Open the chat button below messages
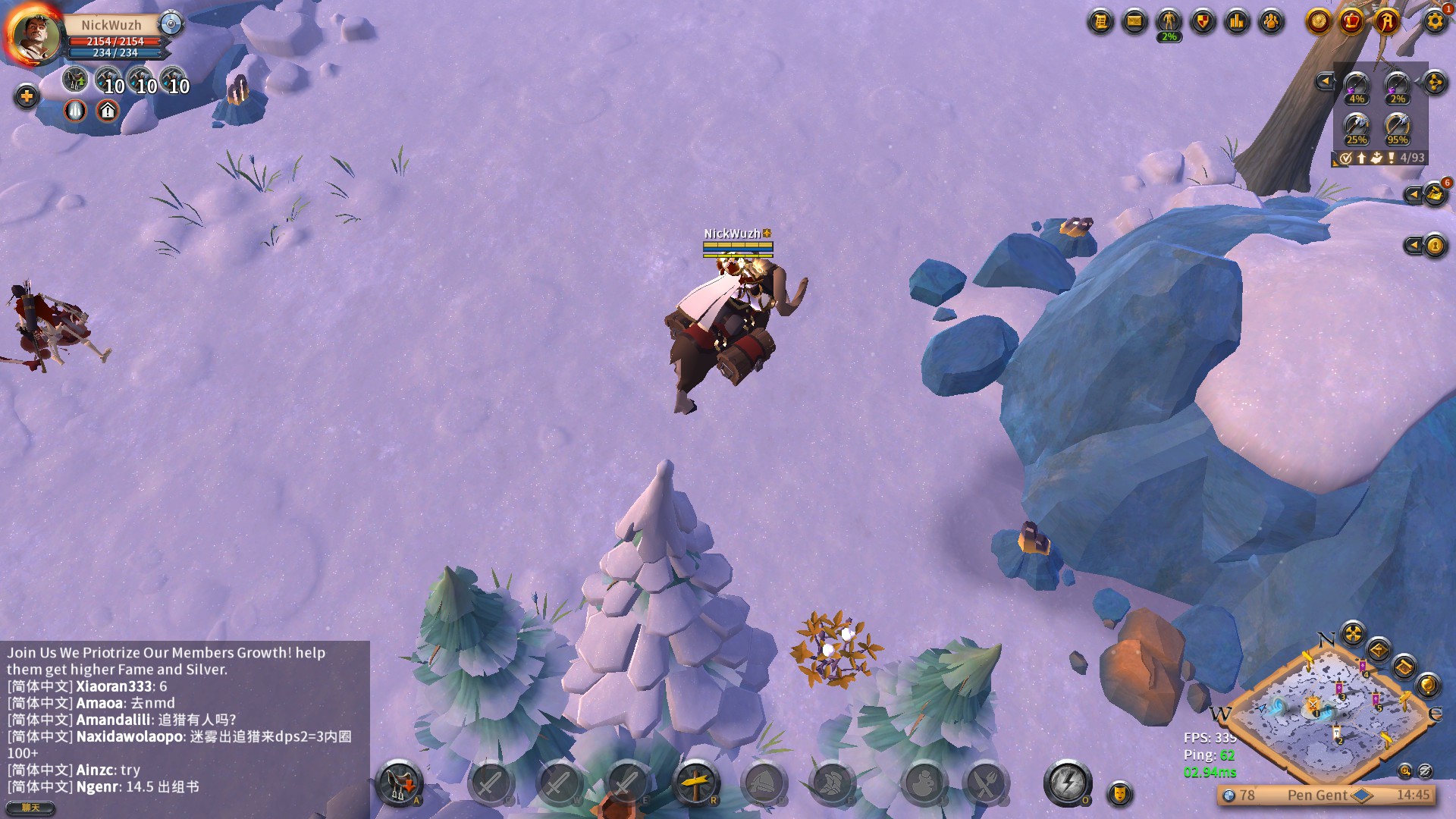 30,808
